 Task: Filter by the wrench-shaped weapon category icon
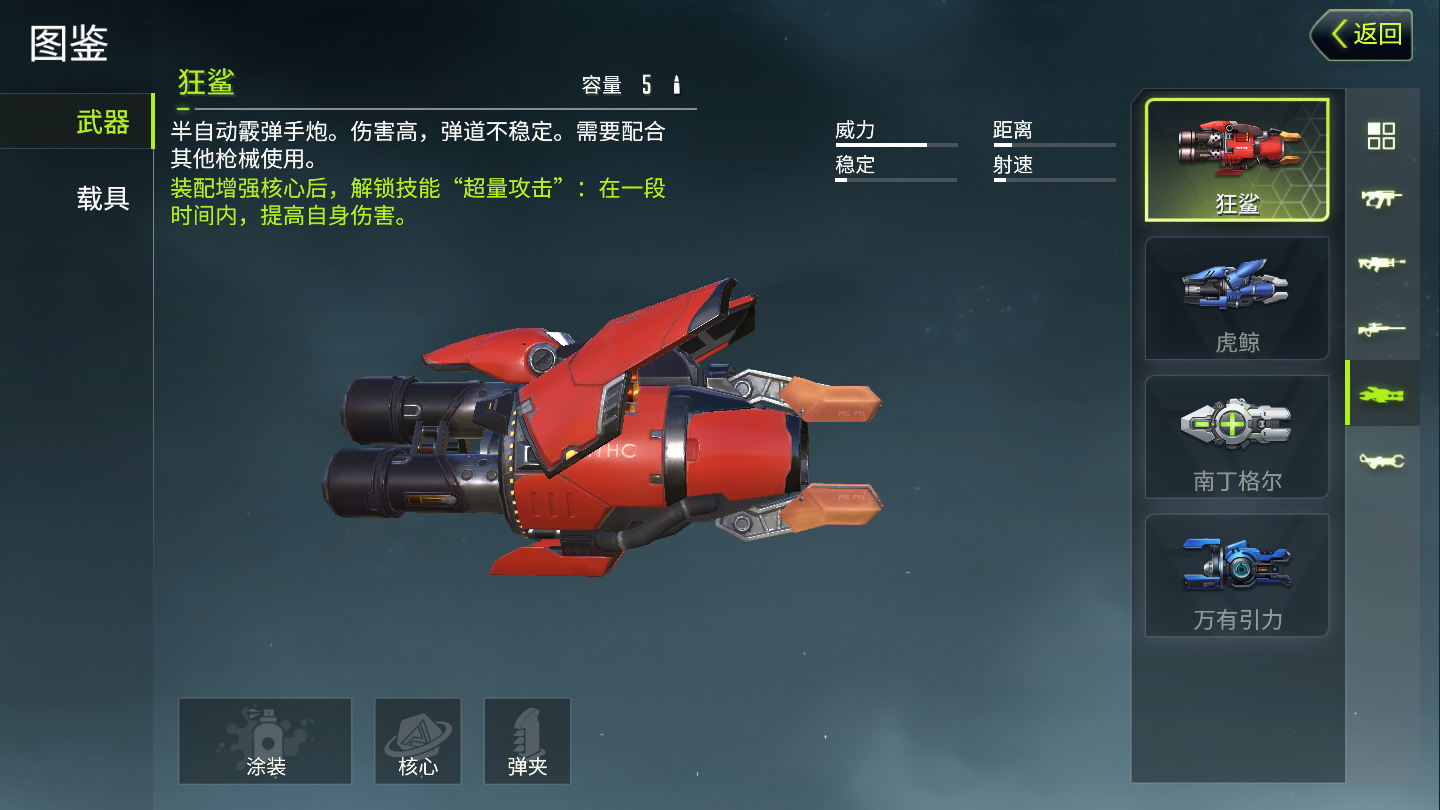[x=1381, y=460]
